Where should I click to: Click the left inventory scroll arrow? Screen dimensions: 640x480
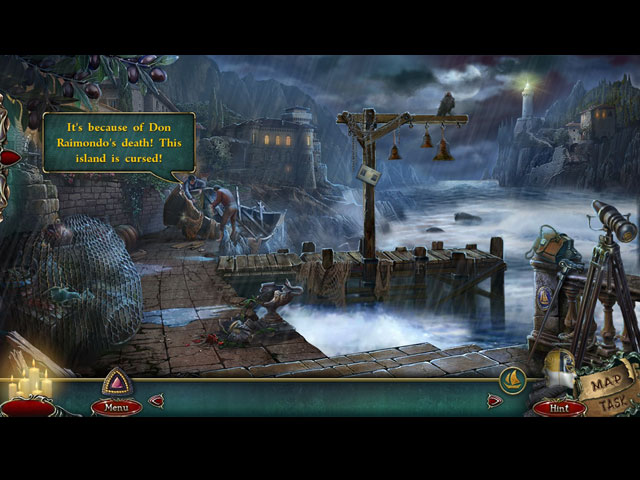click(x=156, y=401)
